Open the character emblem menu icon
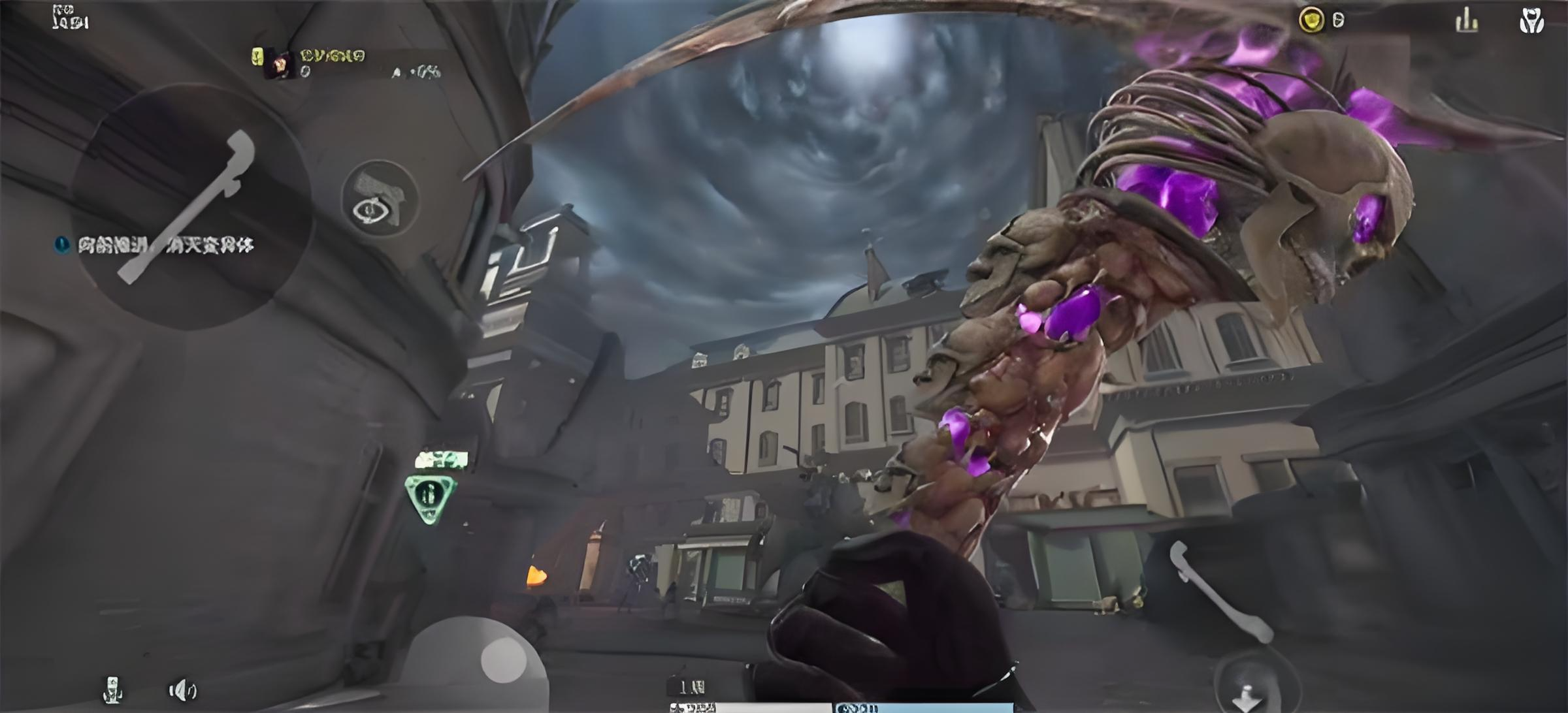 click(x=1531, y=21)
